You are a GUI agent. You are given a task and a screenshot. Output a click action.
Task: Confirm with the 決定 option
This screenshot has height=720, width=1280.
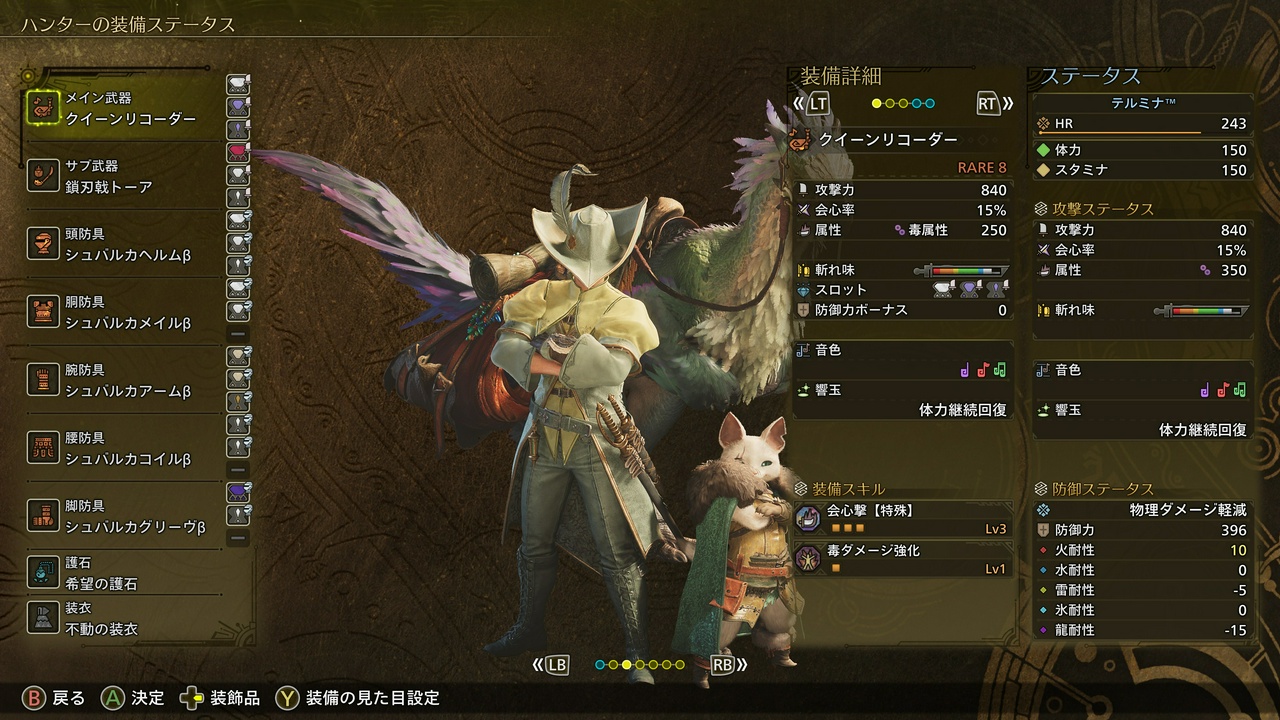coord(134,698)
